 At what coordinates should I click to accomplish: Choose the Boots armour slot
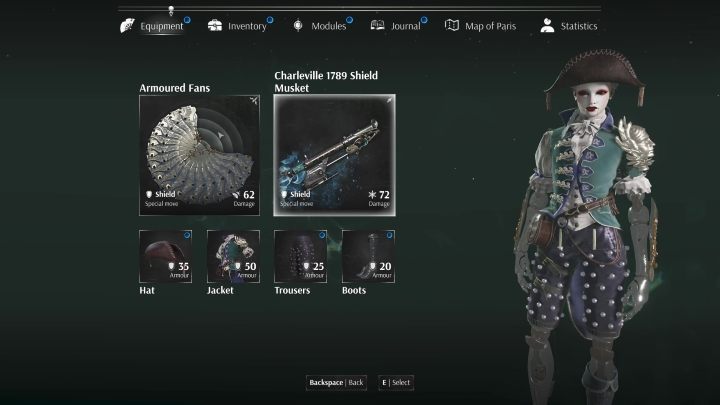point(368,256)
